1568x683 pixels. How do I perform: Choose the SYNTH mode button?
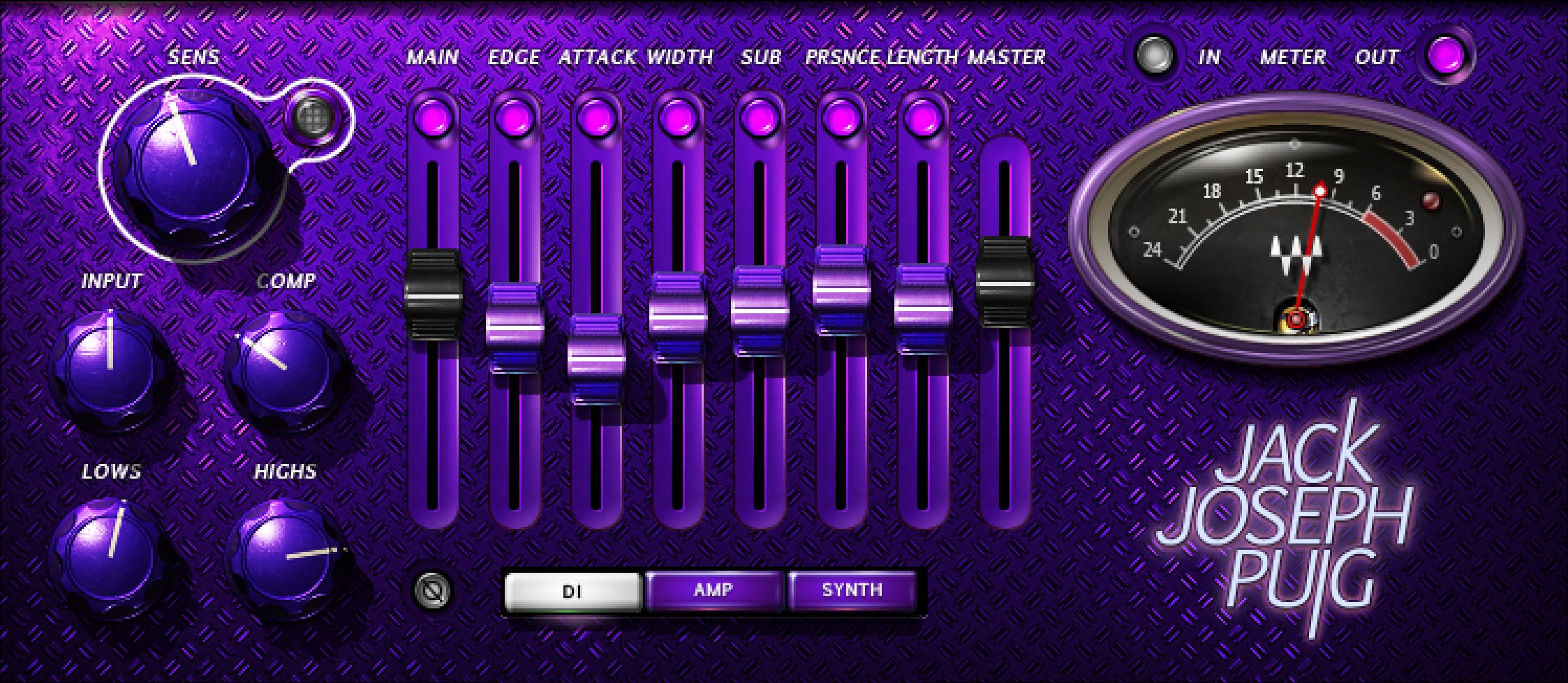click(x=852, y=590)
